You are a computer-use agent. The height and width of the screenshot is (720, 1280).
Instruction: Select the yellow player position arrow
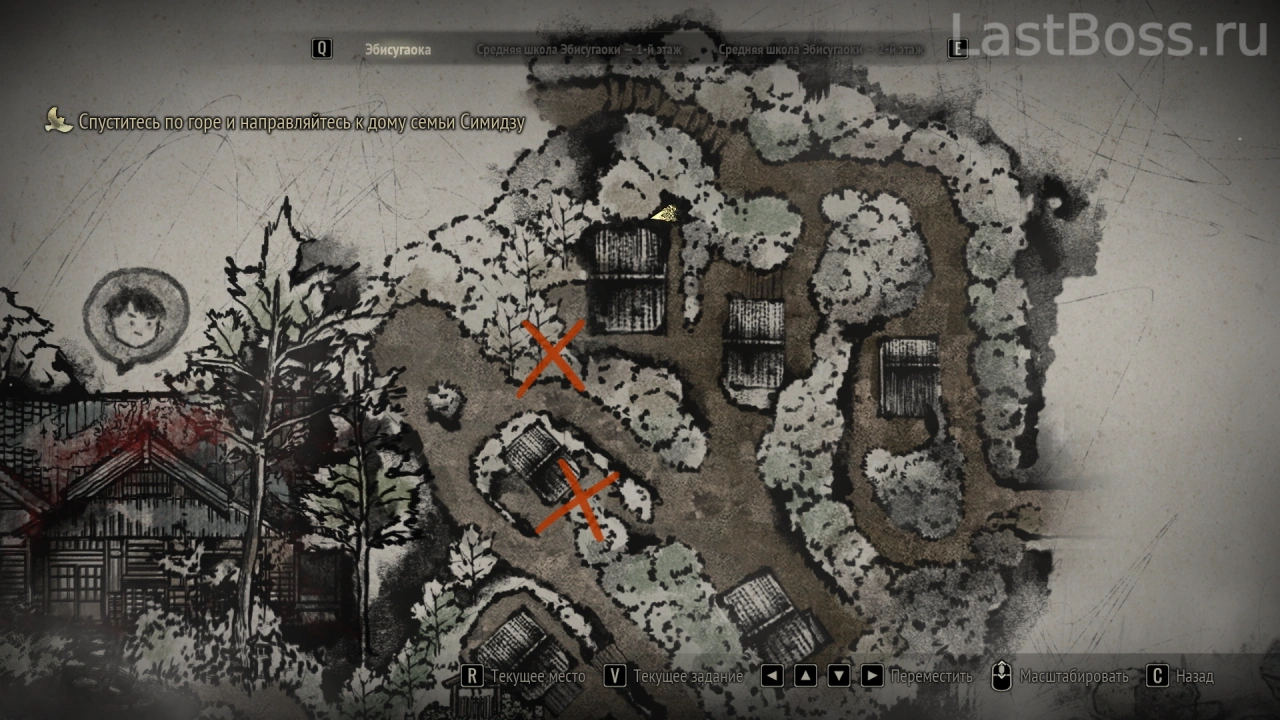pos(665,212)
